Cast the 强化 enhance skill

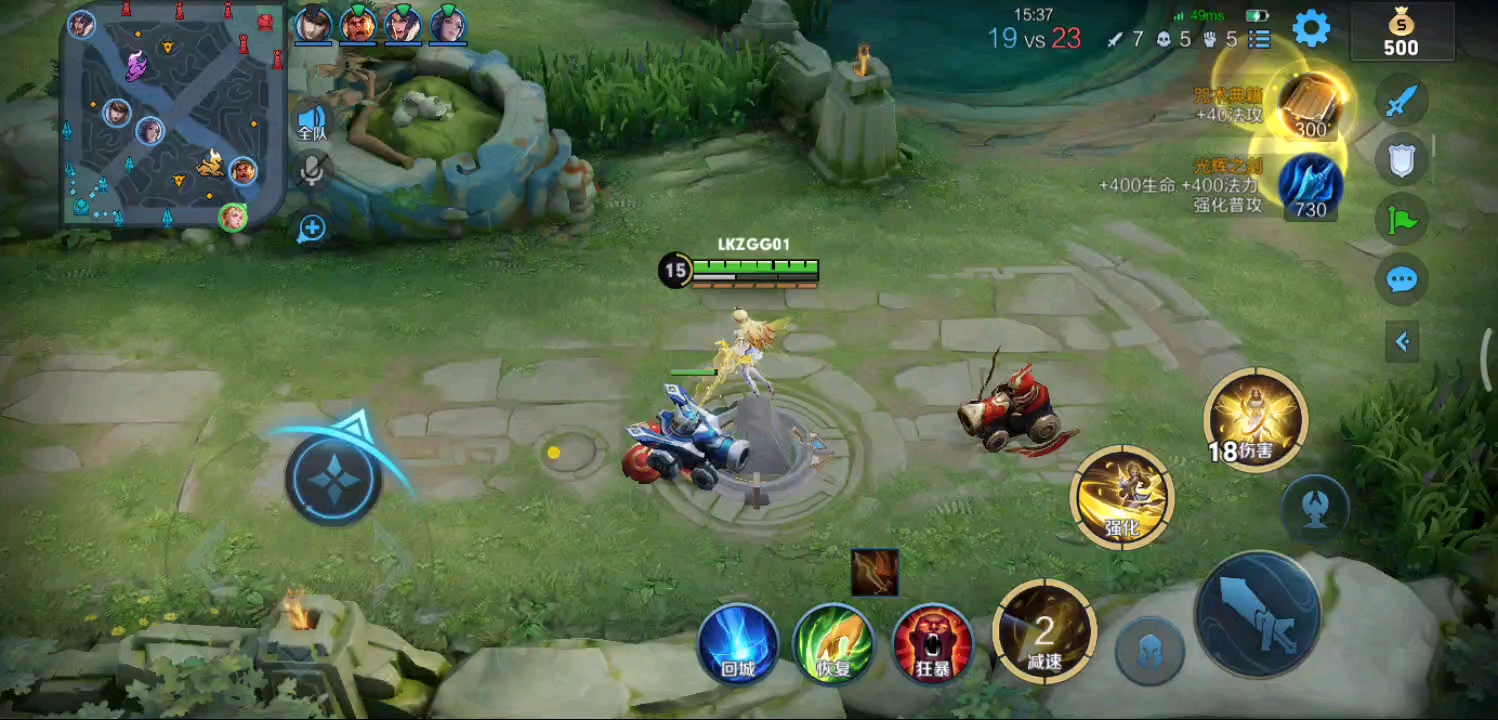point(1122,497)
